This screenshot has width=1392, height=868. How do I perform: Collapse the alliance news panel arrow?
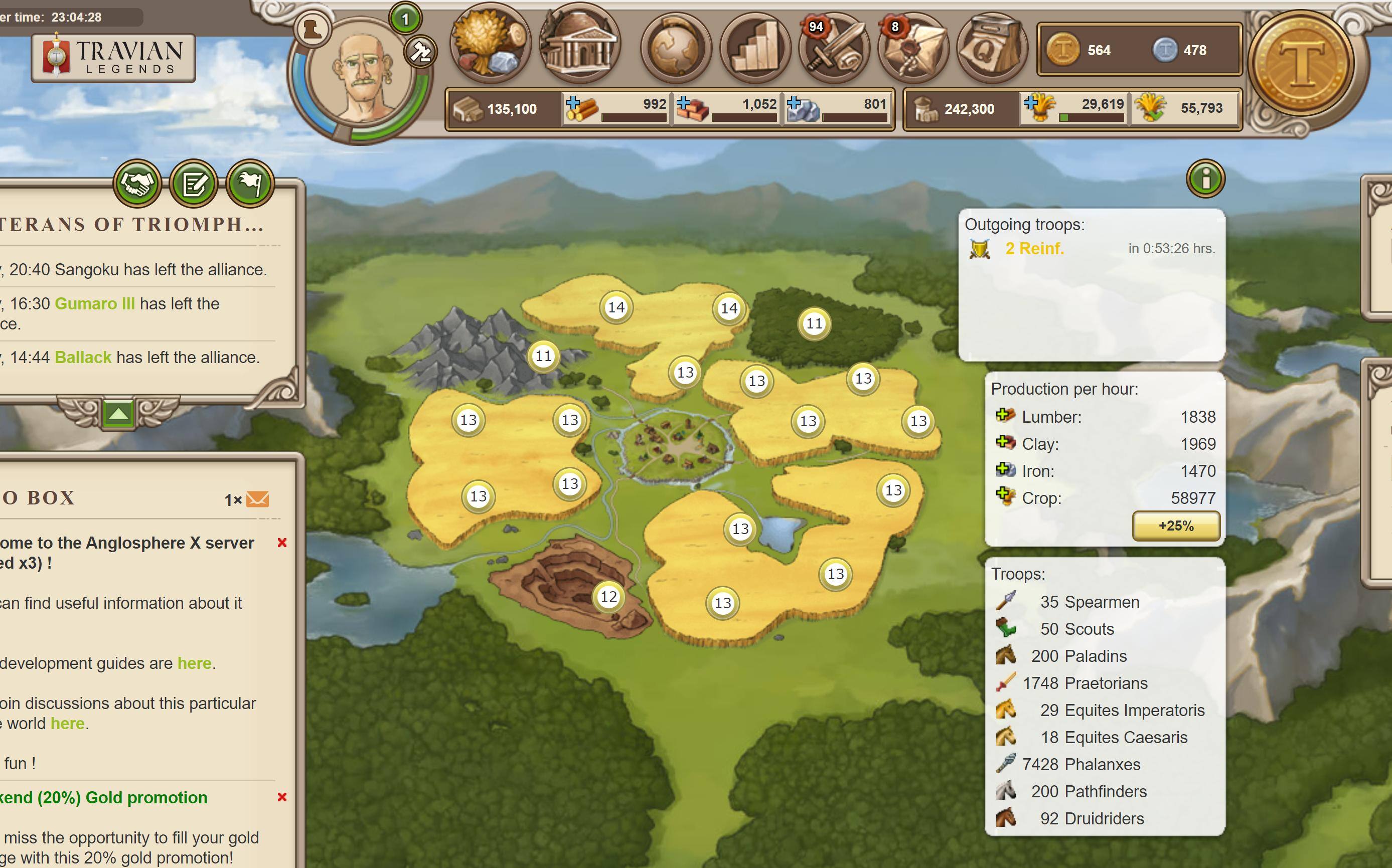point(118,413)
